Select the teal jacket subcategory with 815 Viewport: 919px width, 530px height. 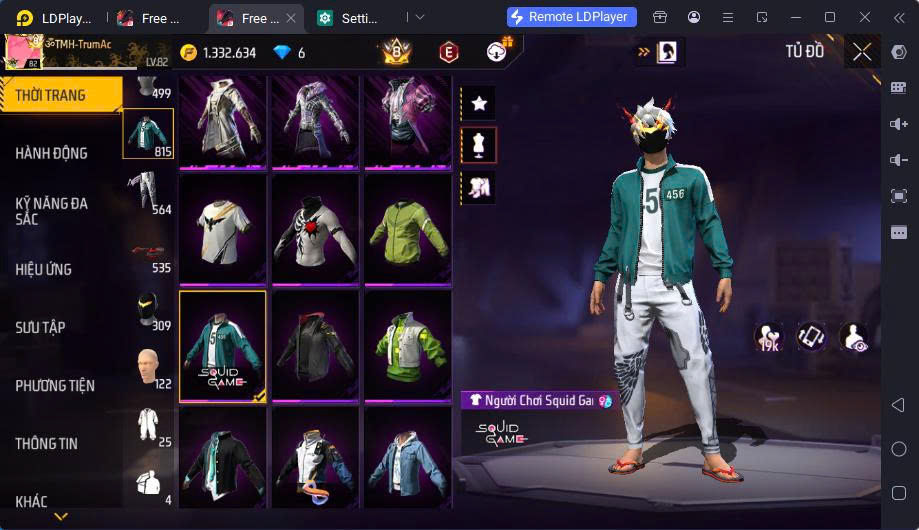tap(148, 134)
